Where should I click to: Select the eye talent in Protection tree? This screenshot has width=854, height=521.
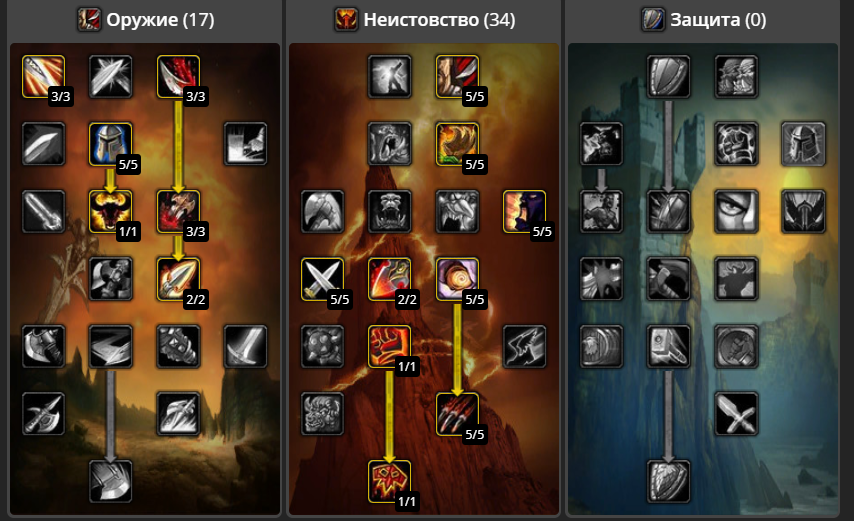coord(735,211)
